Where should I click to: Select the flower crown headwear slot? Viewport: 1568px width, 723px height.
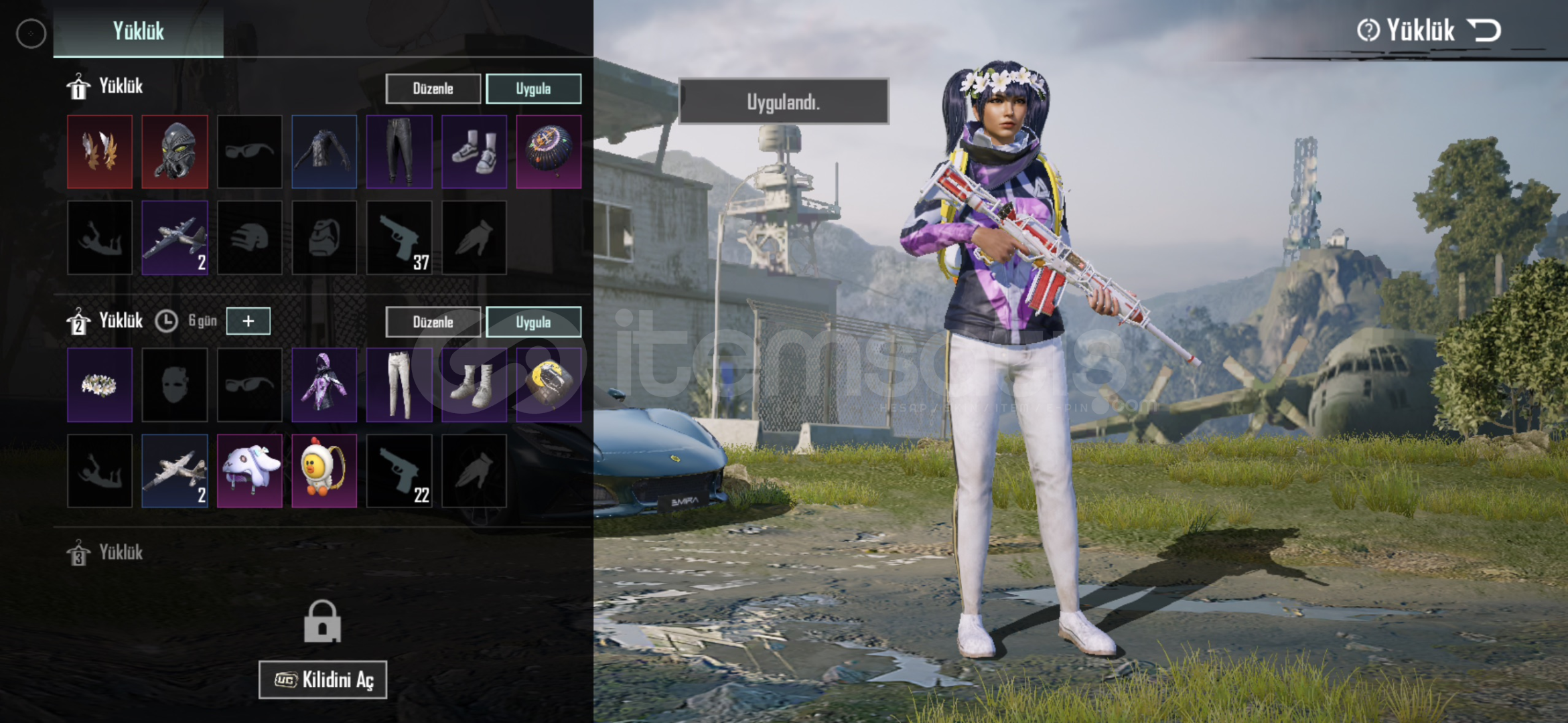click(100, 385)
